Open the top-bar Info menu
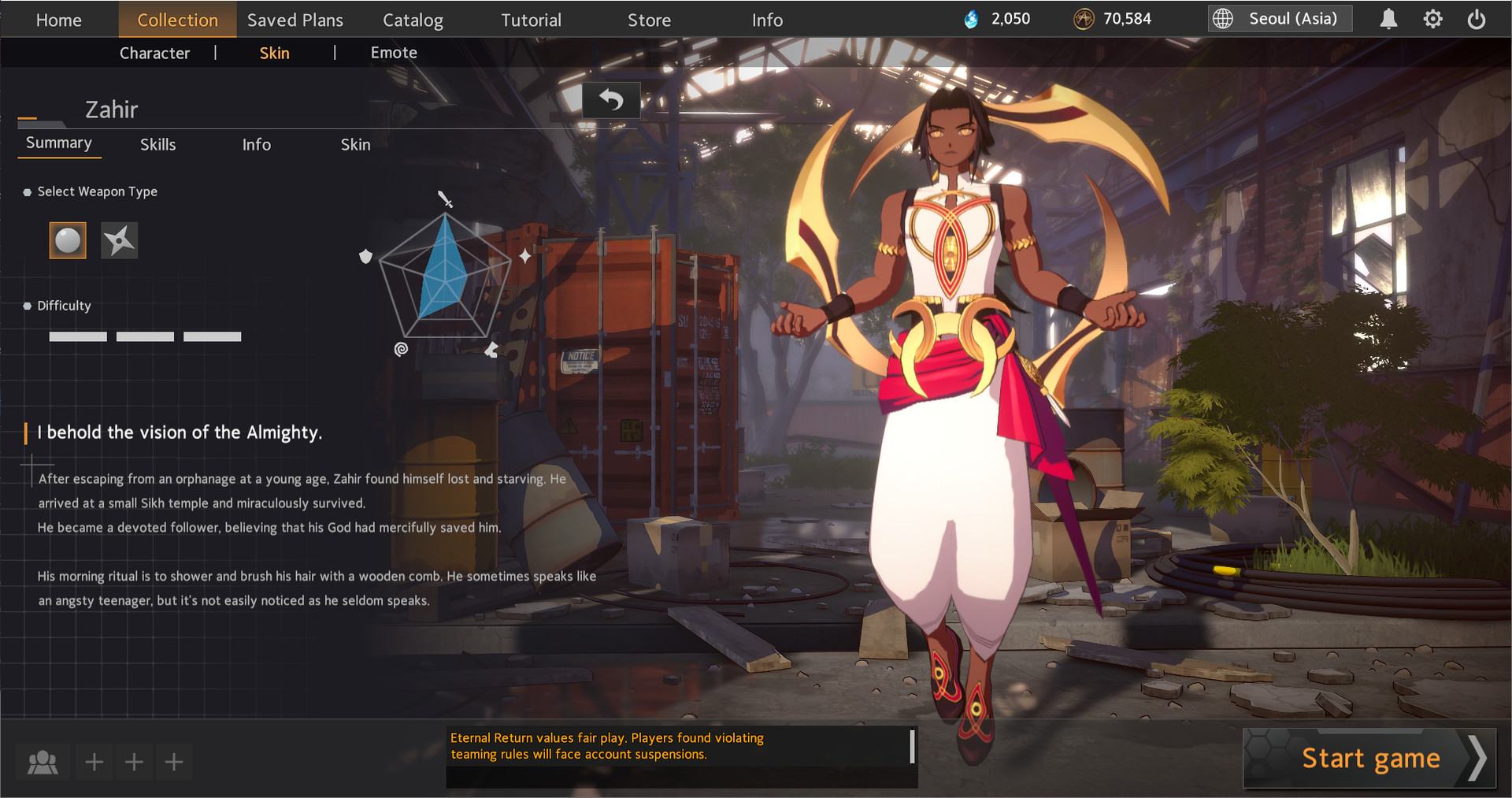1512x798 pixels. [767, 20]
